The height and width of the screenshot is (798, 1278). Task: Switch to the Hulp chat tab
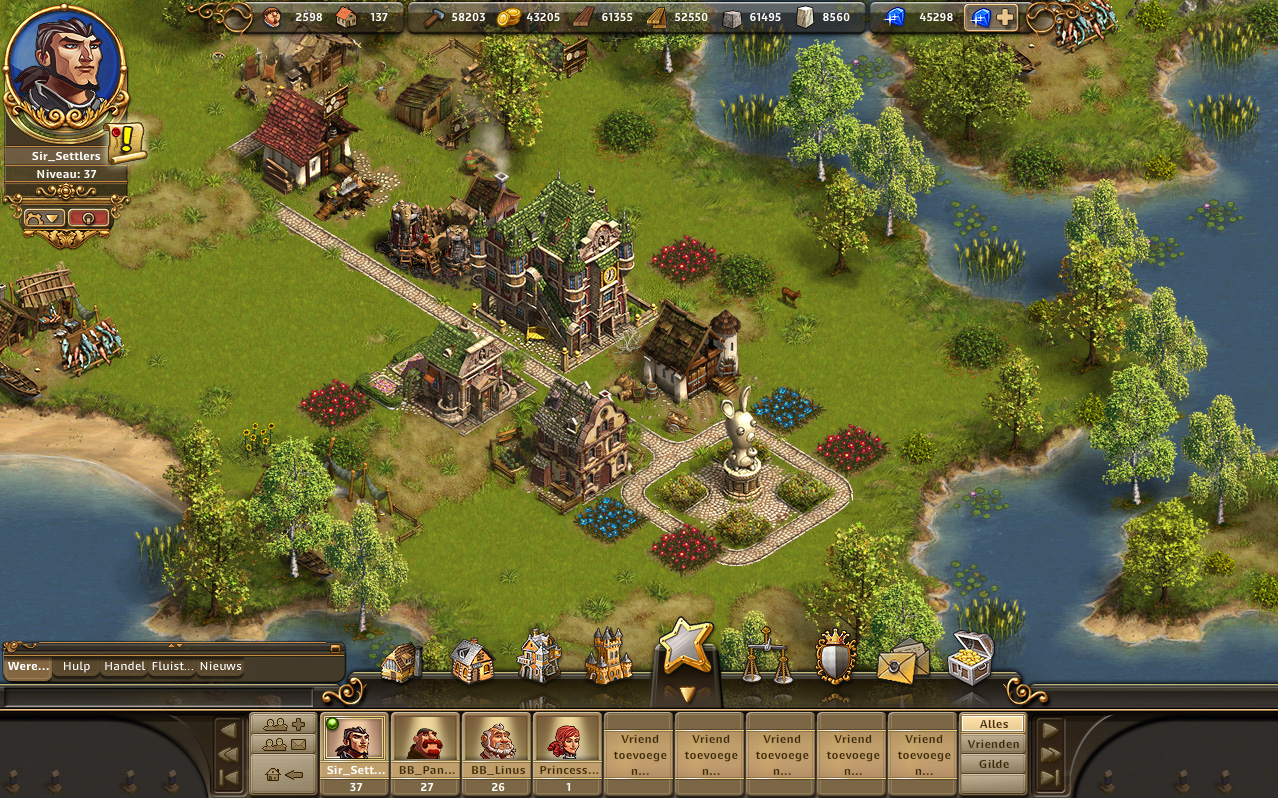tap(76, 667)
